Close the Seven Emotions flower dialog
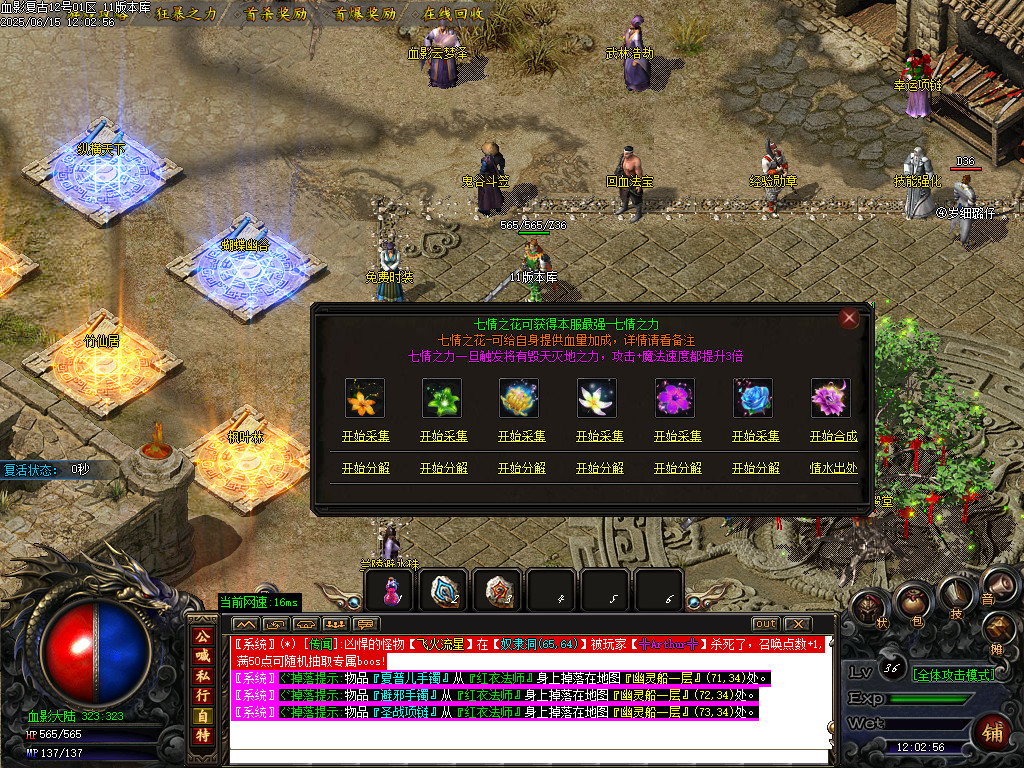 pos(849,318)
